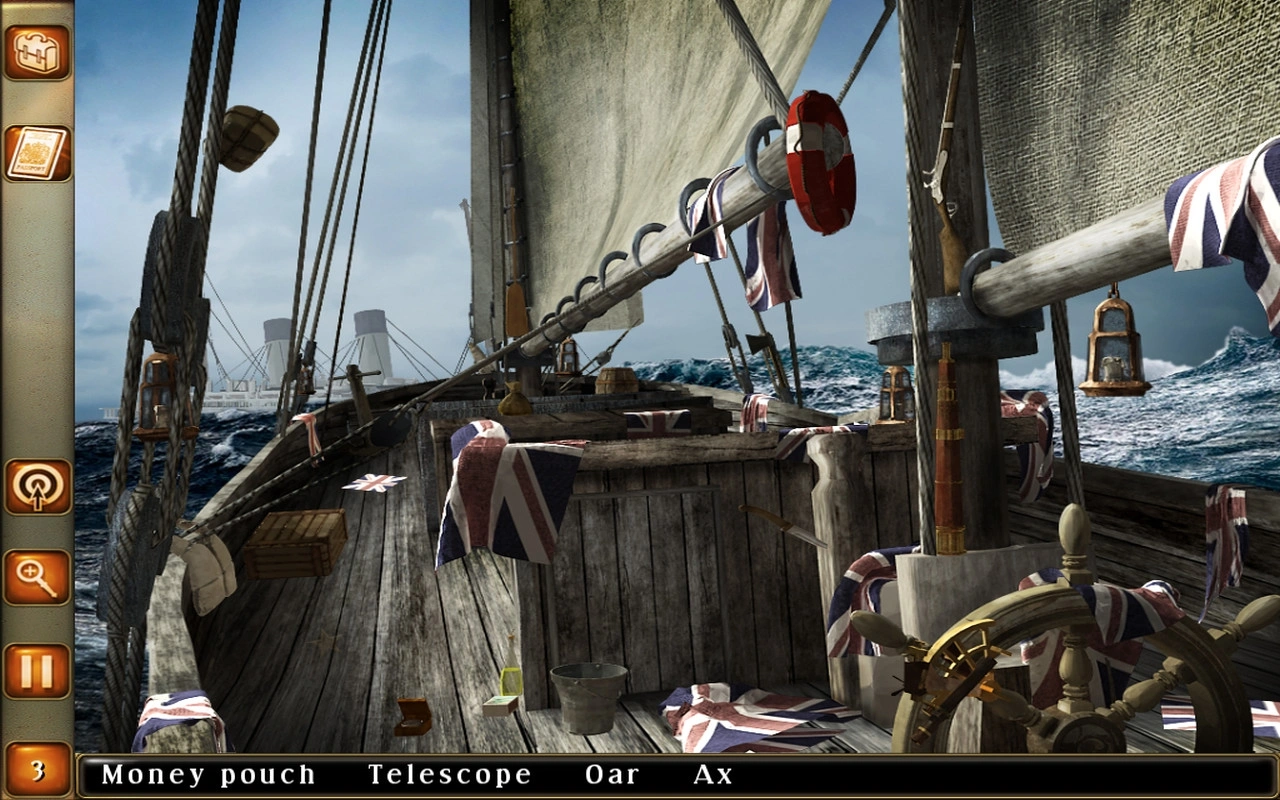Open the suitcase inventory button
Viewport: 1280px width, 800px height.
pyautogui.click(x=37, y=51)
